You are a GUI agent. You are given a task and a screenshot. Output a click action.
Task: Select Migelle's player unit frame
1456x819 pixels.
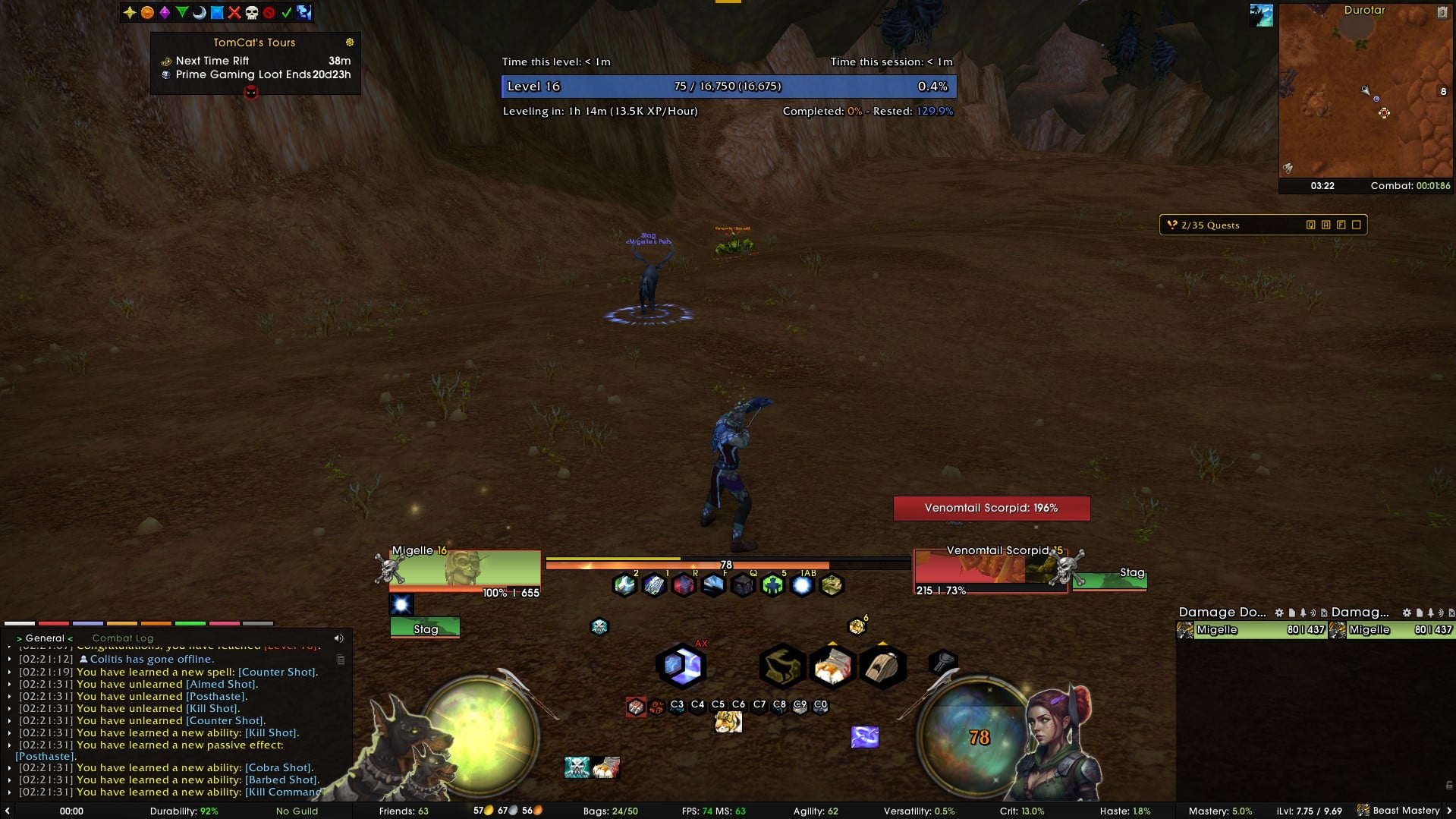tap(464, 569)
